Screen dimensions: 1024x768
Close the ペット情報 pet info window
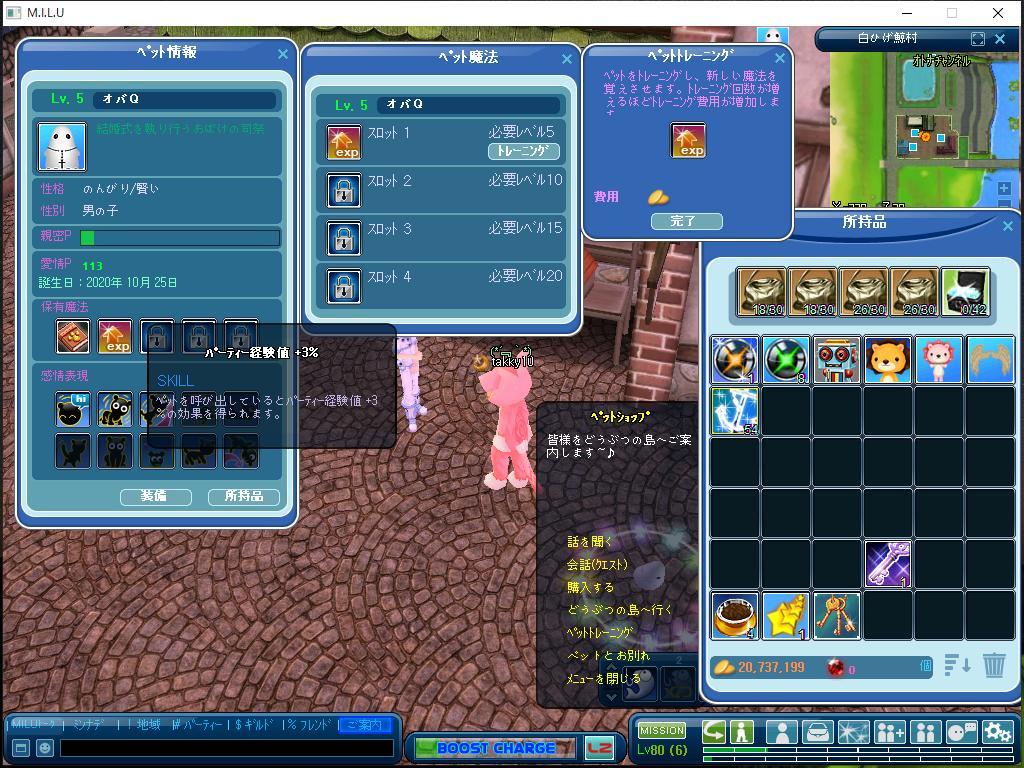282,54
